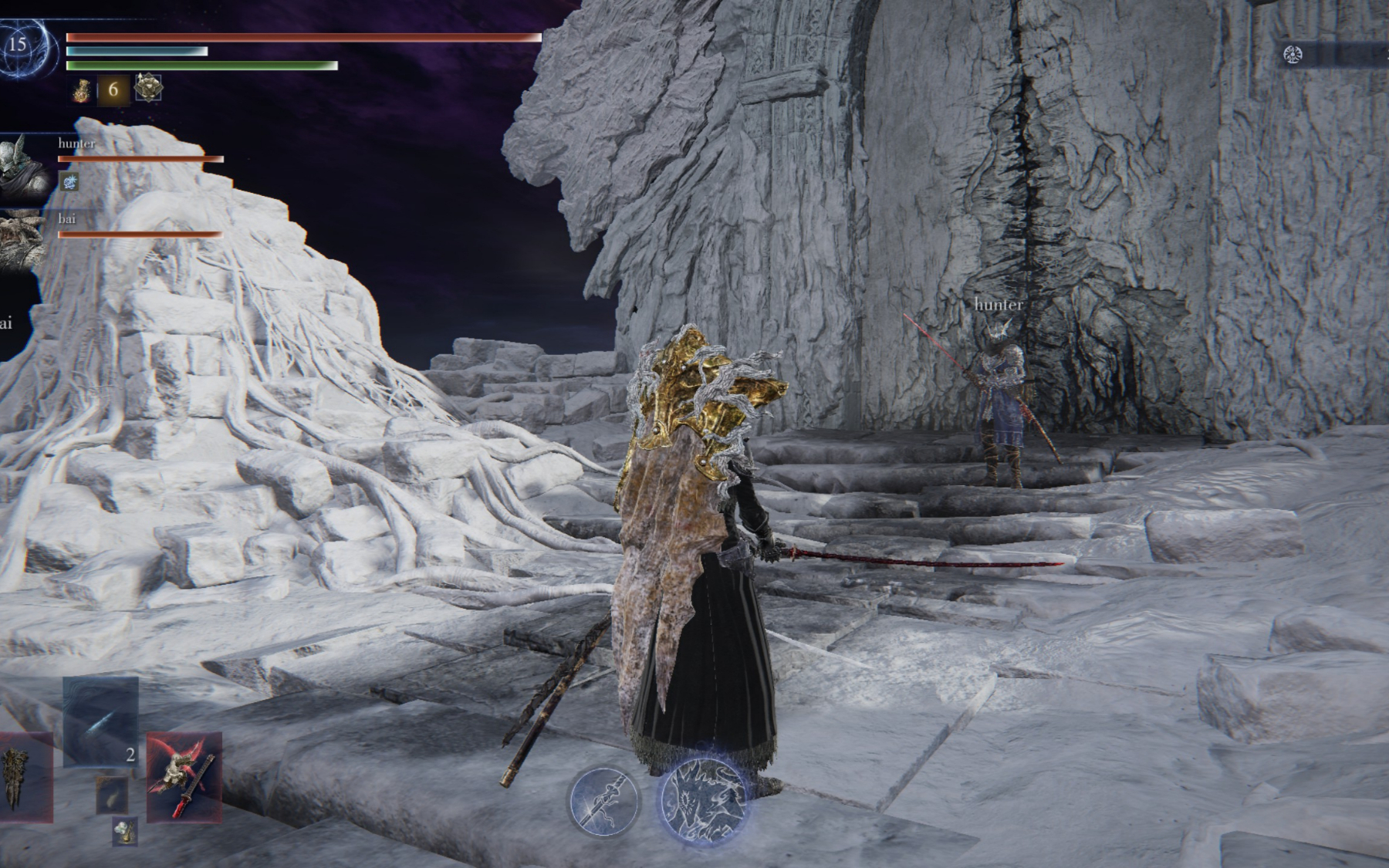The width and height of the screenshot is (1389, 868).
Task: Inspect the diamond-shaped buff status icon
Action: [147, 89]
